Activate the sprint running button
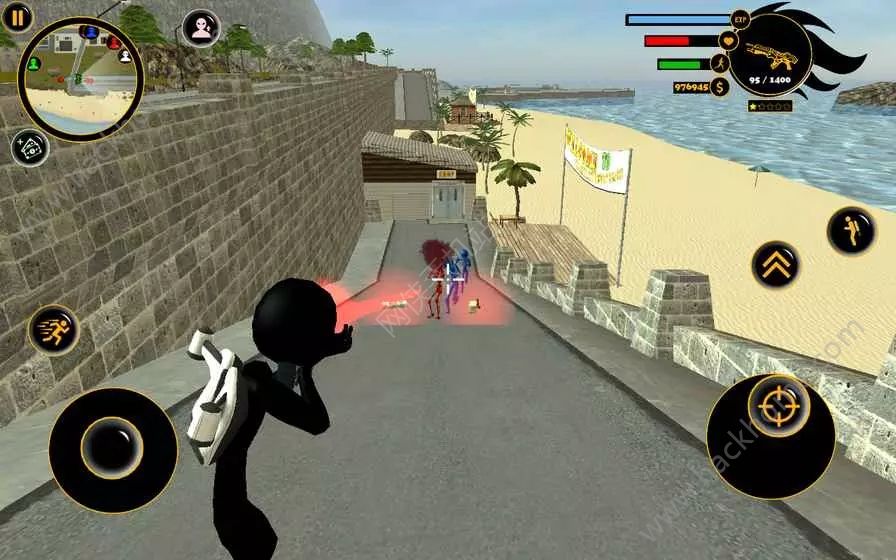 (54, 329)
